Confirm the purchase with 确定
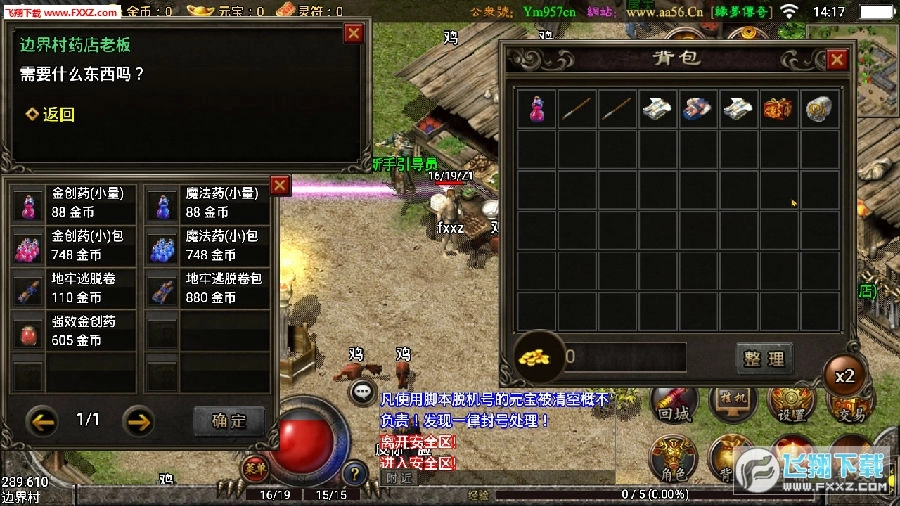This screenshot has width=900, height=506. [x=228, y=421]
